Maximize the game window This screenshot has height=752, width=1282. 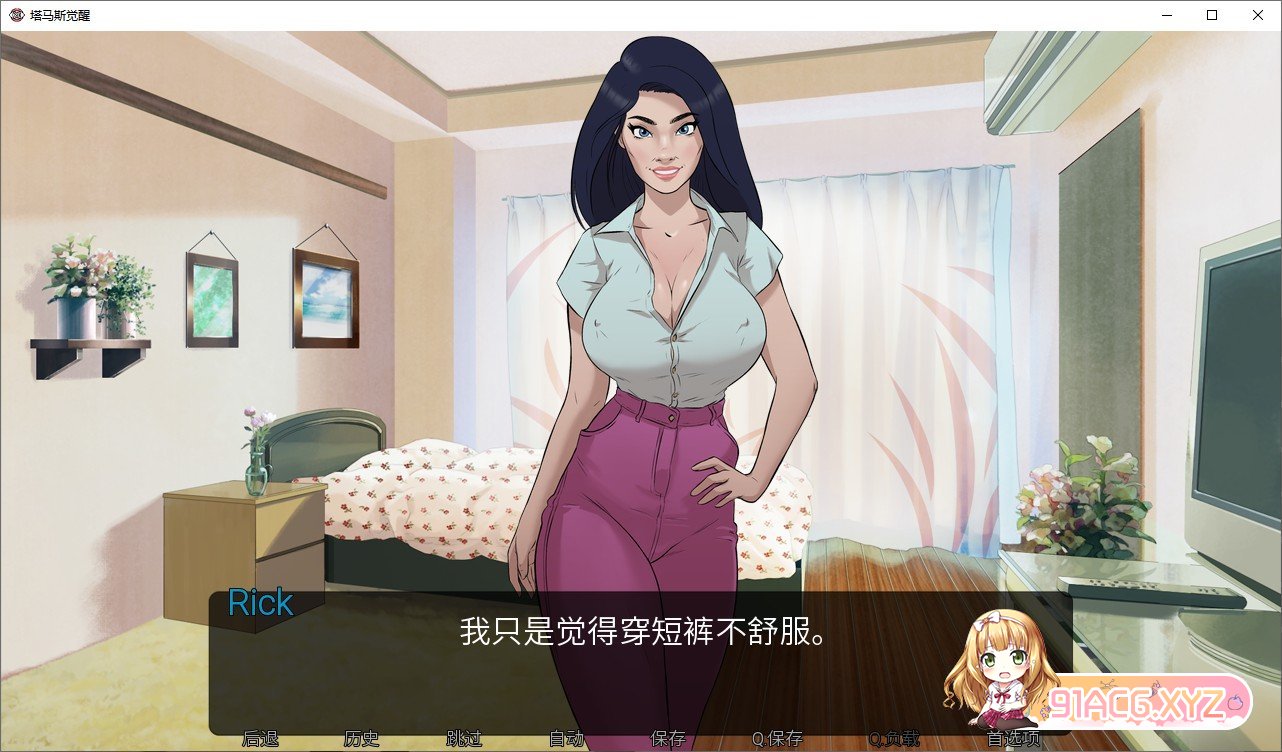pyautogui.click(x=1210, y=14)
